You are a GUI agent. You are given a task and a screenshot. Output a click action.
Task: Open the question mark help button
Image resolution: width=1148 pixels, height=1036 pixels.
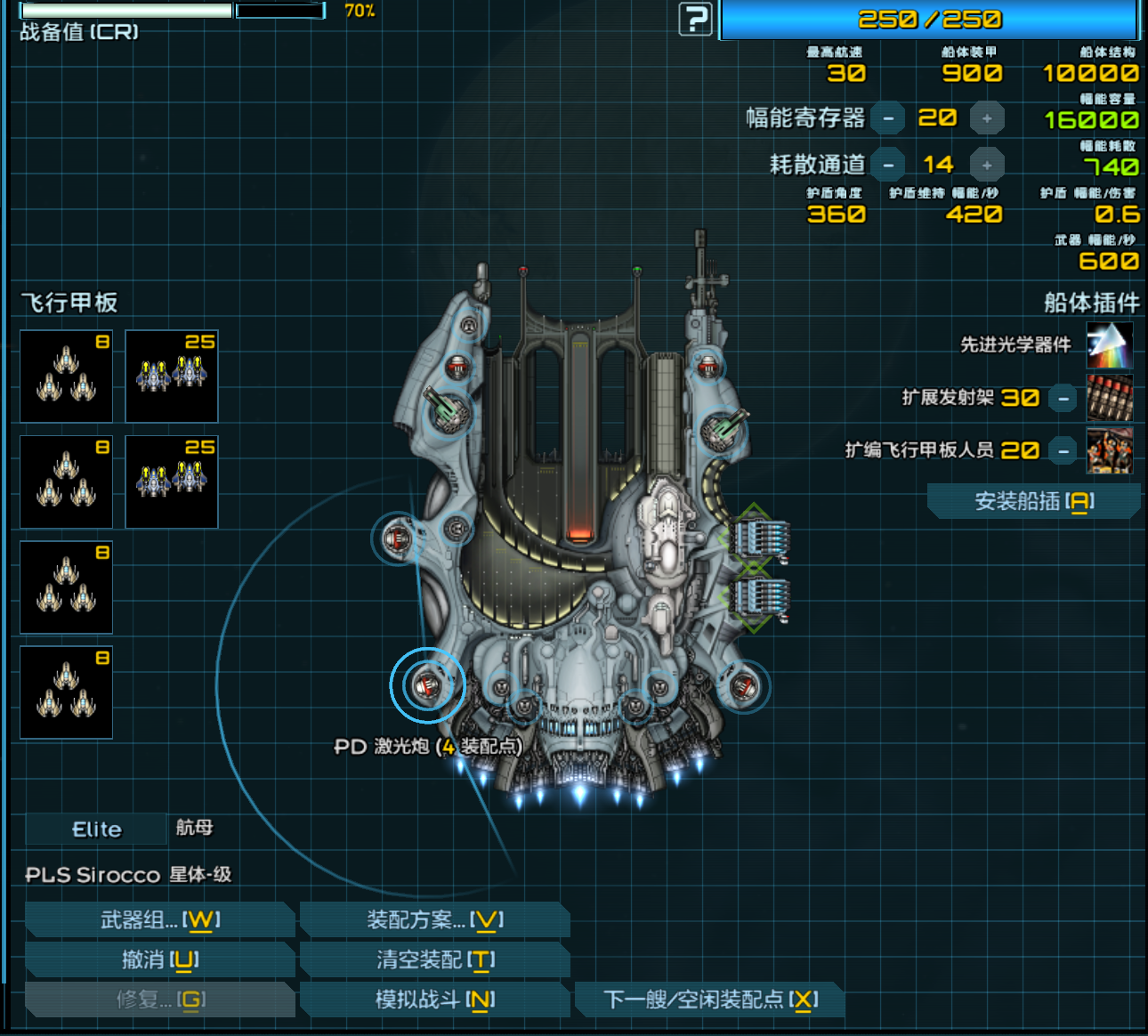pyautogui.click(x=695, y=19)
